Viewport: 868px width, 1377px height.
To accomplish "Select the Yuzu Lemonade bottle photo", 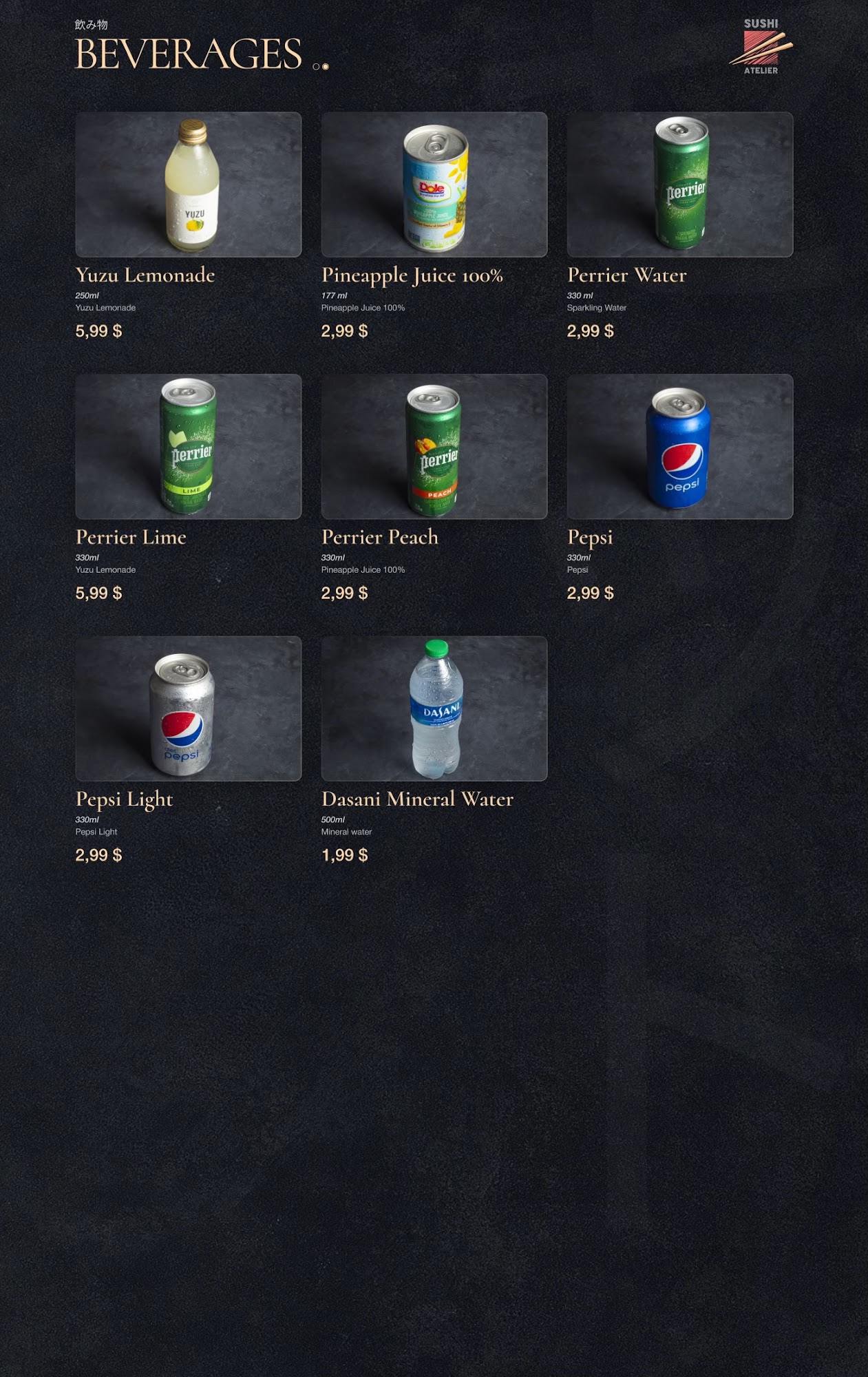I will coord(189,185).
